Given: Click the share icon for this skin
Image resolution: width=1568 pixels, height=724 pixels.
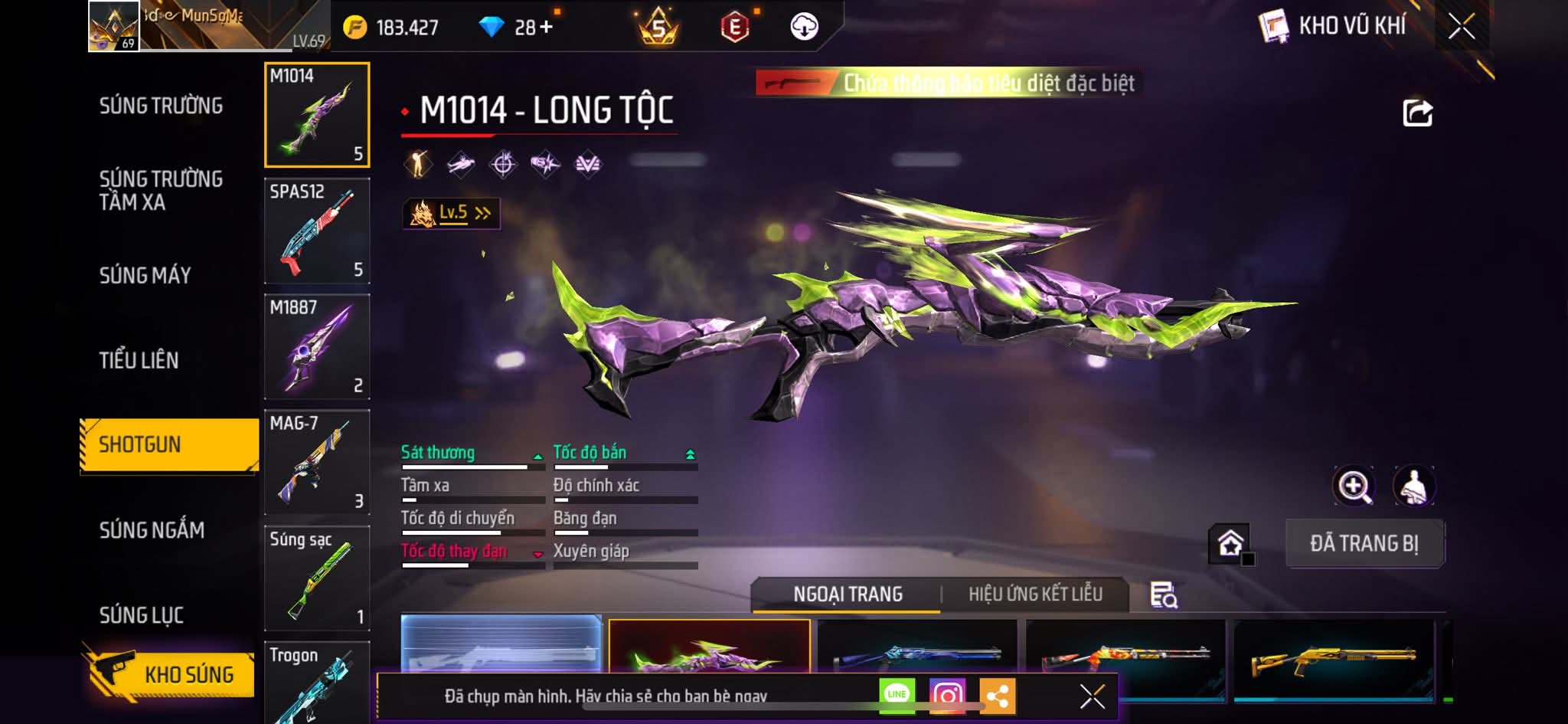Looking at the screenshot, I should (x=1417, y=113).
